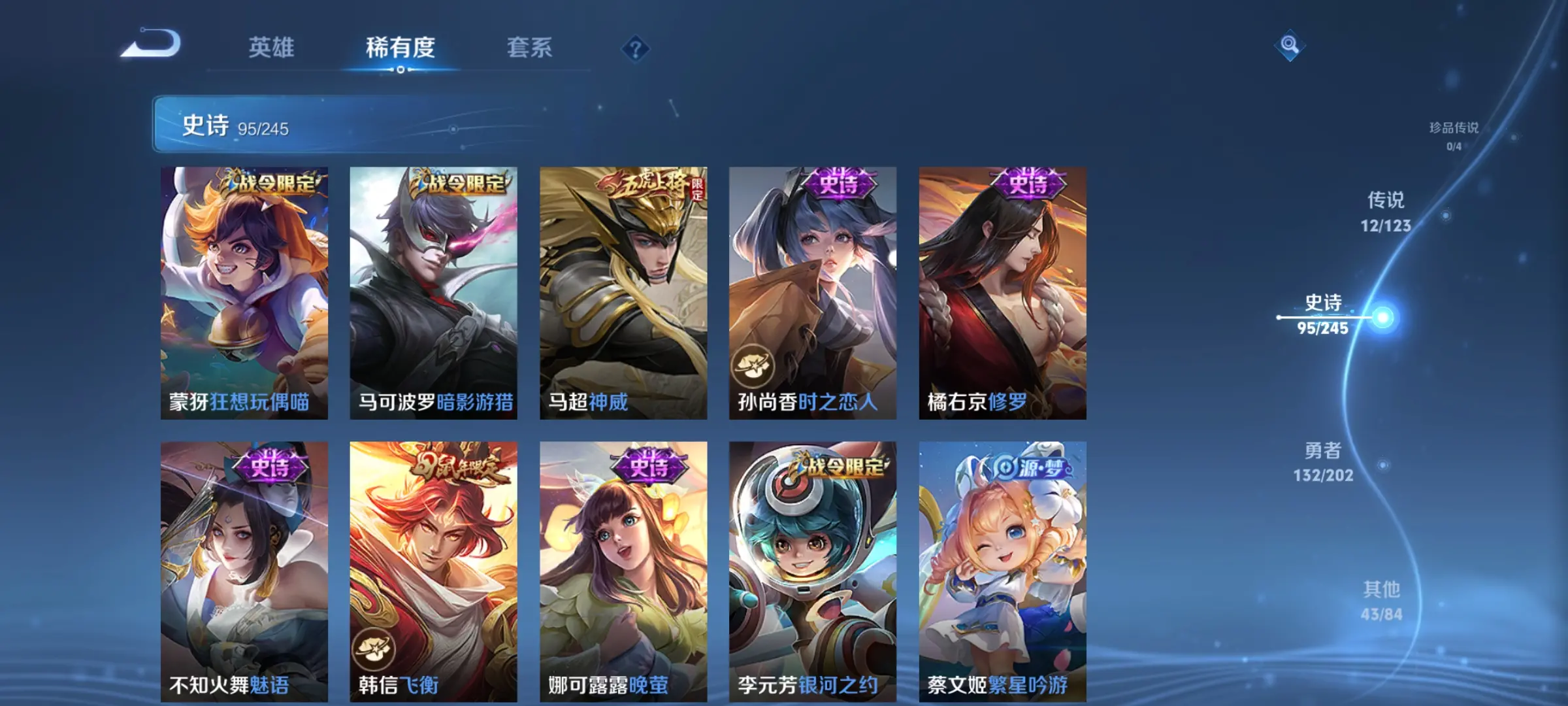Open the 蔡文姬 繁星吟游 skin card

click(x=1002, y=571)
